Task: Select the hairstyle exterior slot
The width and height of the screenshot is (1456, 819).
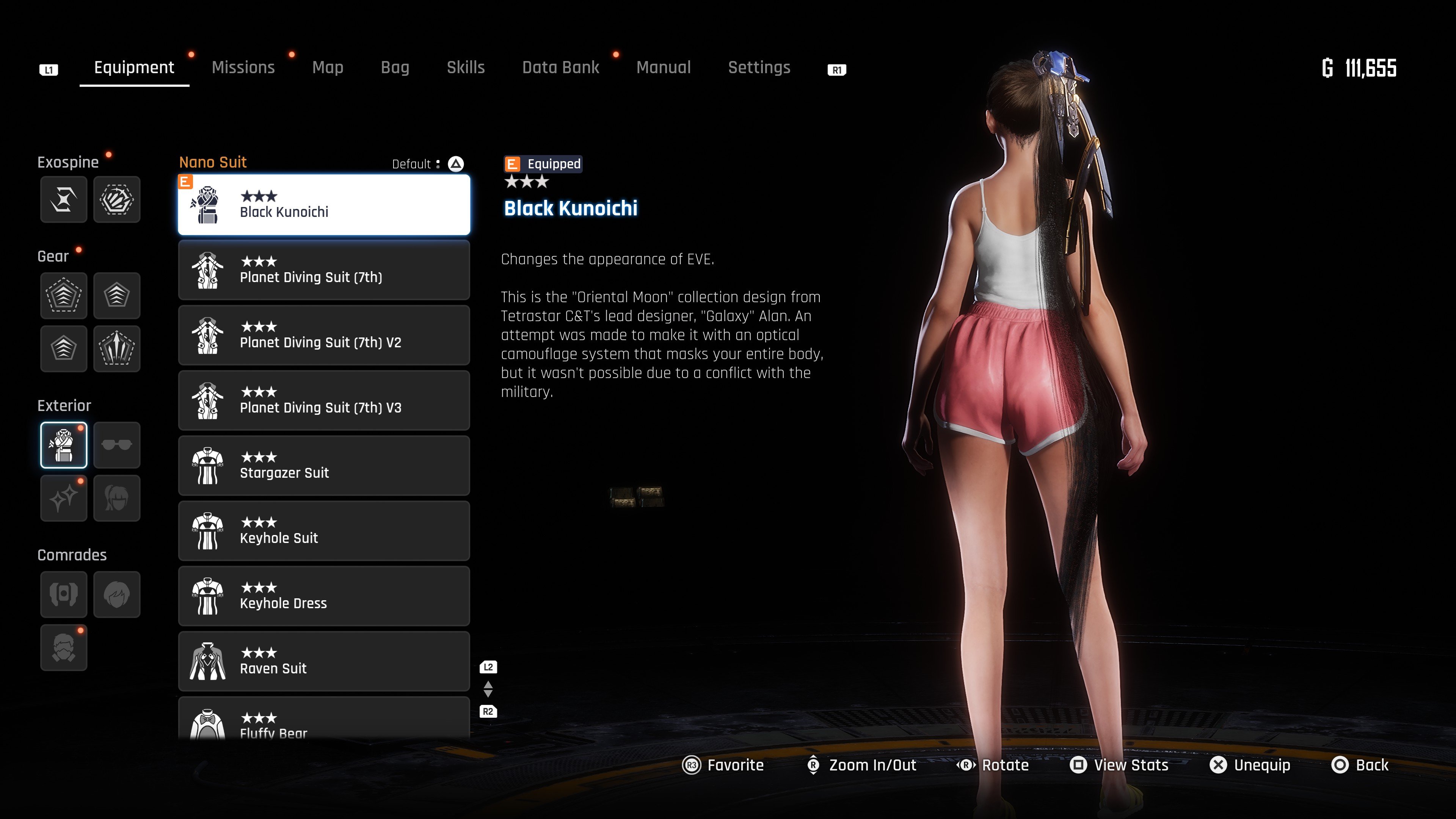Action: tap(117, 498)
